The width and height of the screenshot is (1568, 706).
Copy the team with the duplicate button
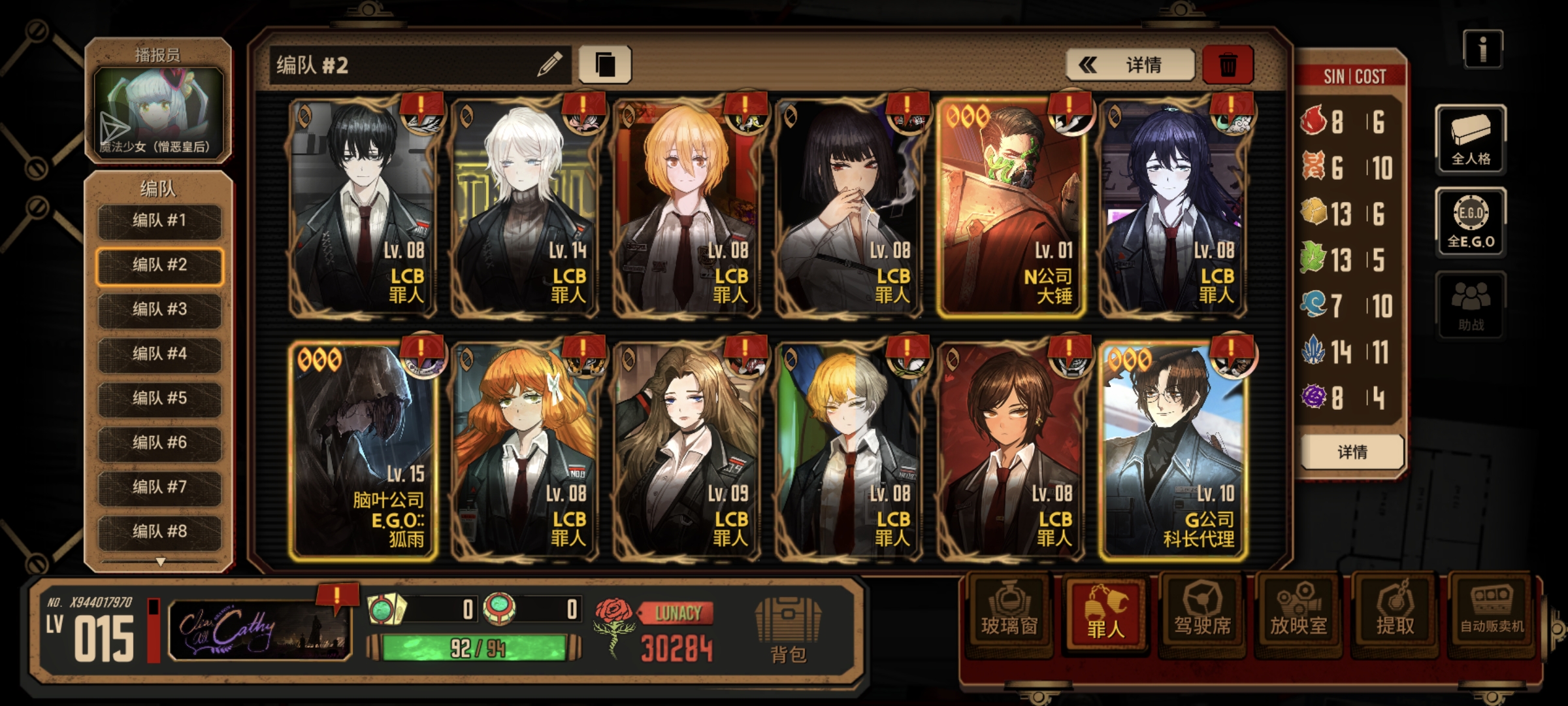605,65
